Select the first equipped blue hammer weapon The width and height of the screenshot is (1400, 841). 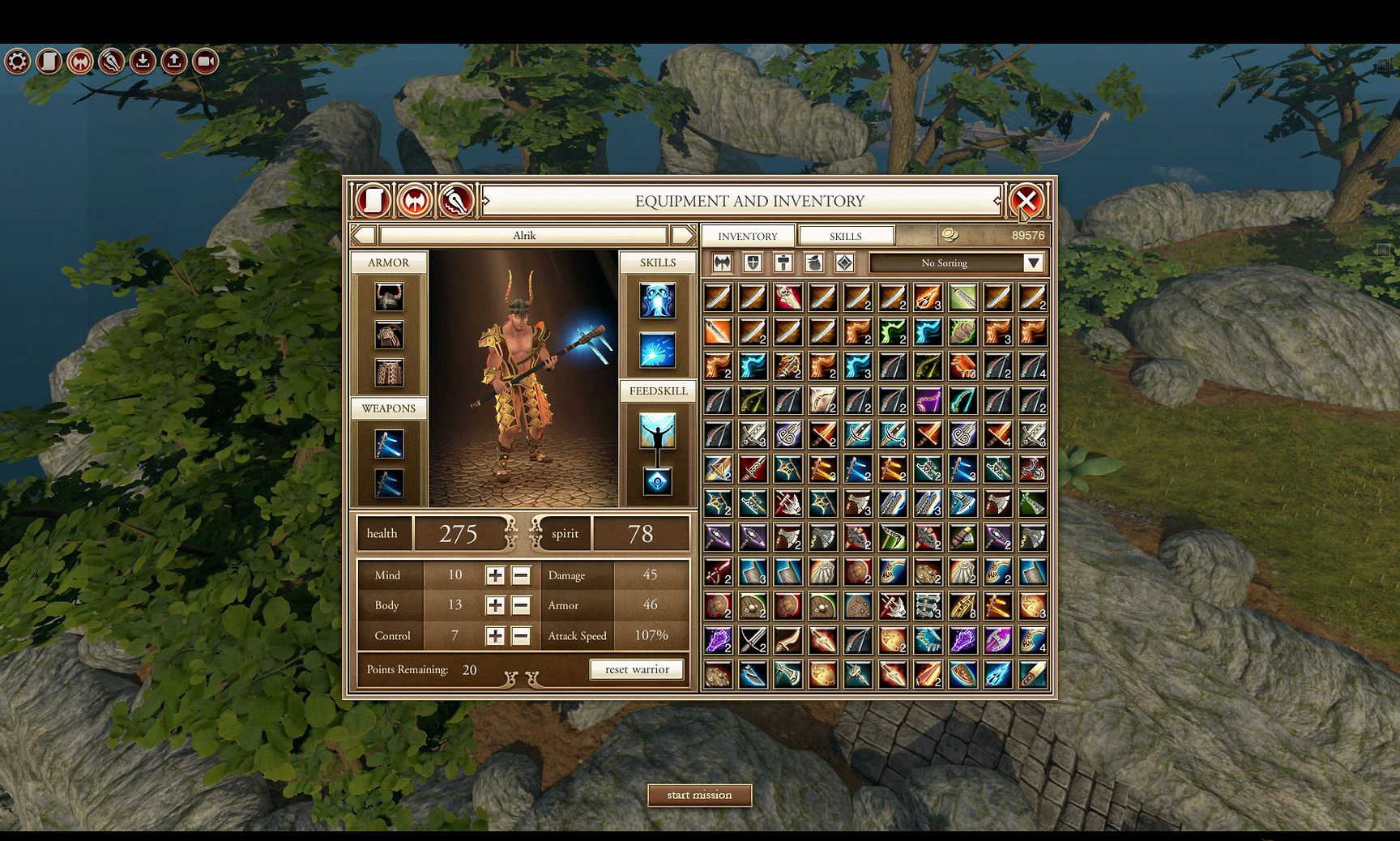[389, 444]
